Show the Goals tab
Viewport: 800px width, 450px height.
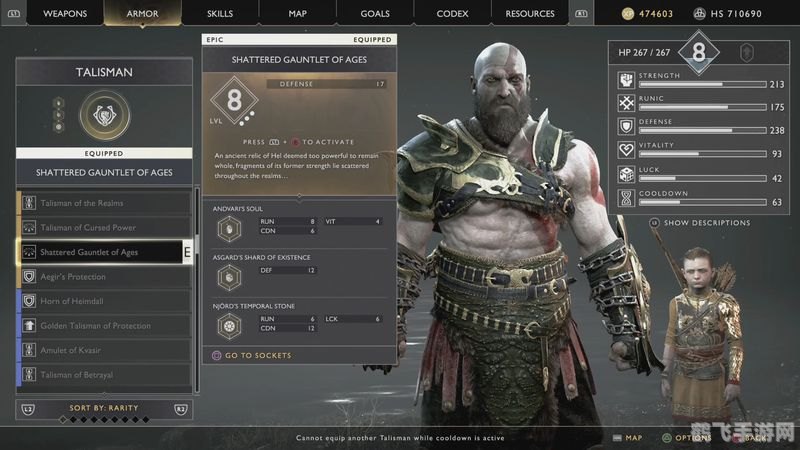(376, 14)
